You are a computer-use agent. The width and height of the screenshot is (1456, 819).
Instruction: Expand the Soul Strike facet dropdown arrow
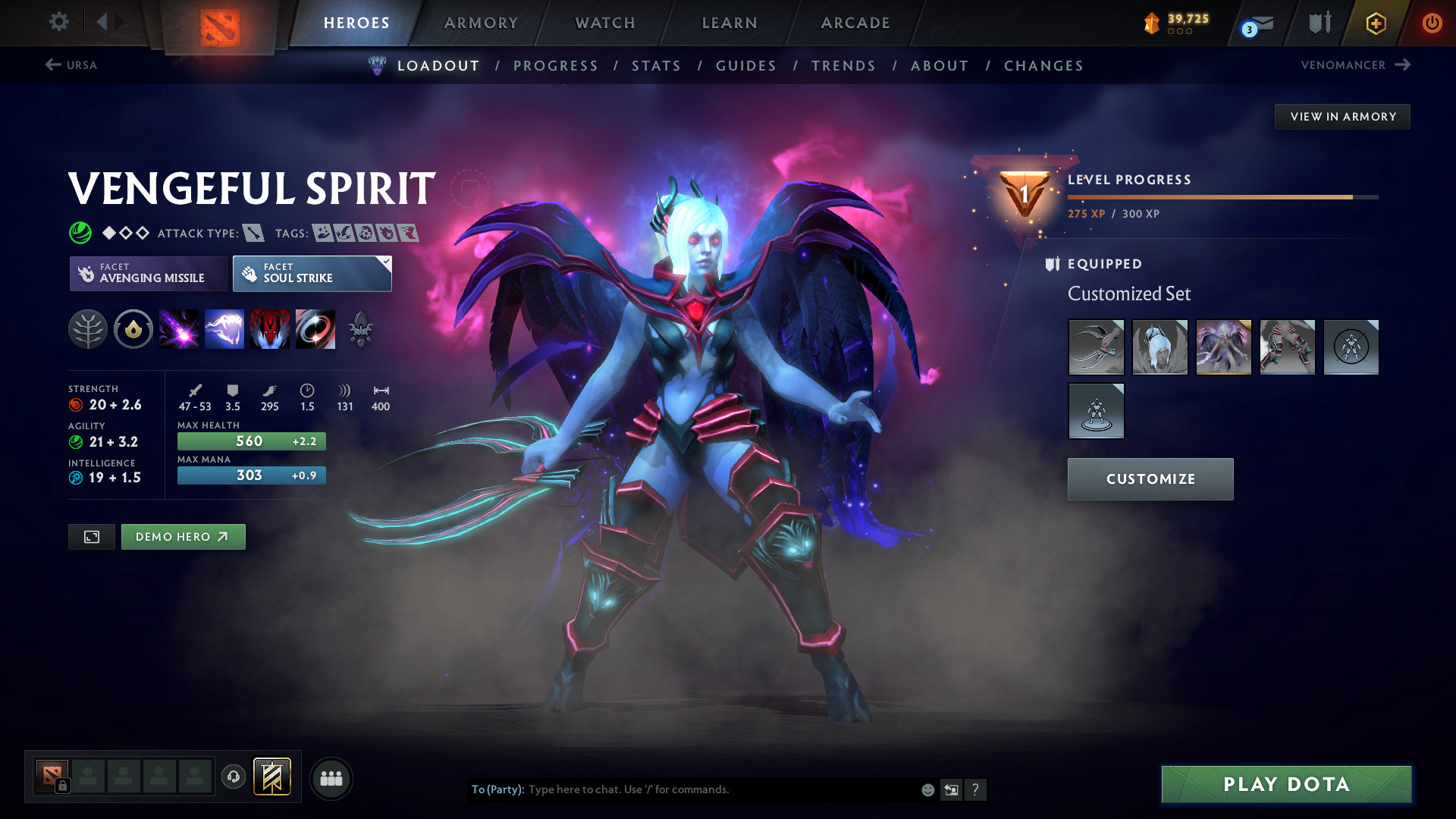click(x=386, y=260)
